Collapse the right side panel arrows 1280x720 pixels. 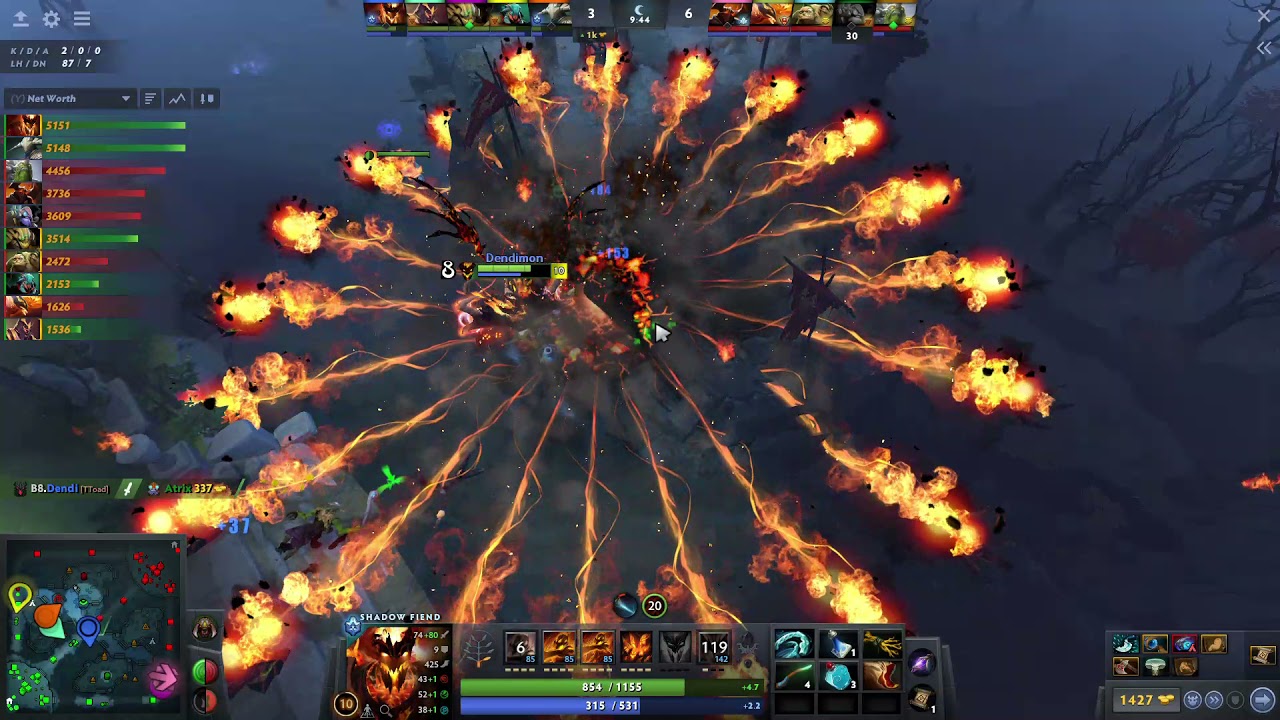pyautogui.click(x=1264, y=48)
